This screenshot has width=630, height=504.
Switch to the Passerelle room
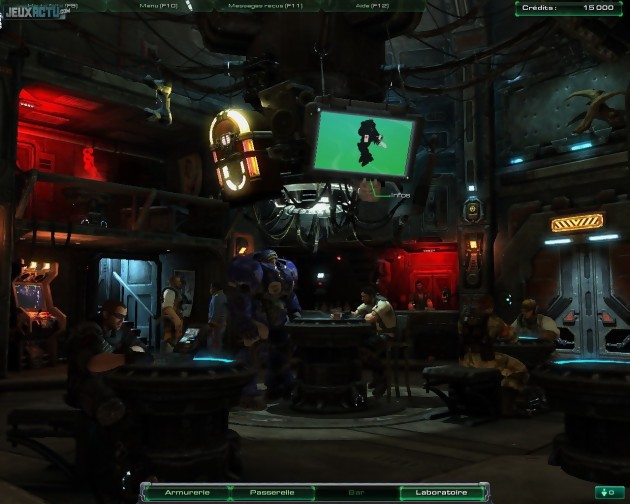[x=271, y=492]
